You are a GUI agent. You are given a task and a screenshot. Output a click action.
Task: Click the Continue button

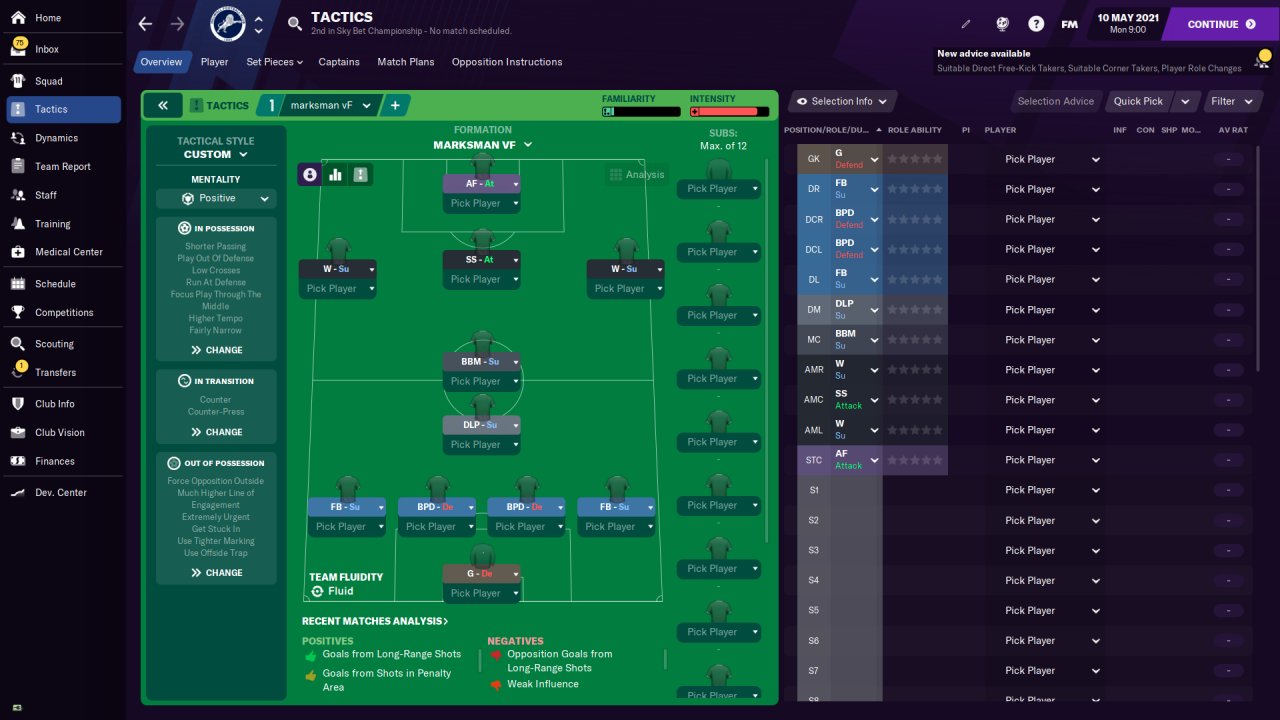[x=1220, y=24]
